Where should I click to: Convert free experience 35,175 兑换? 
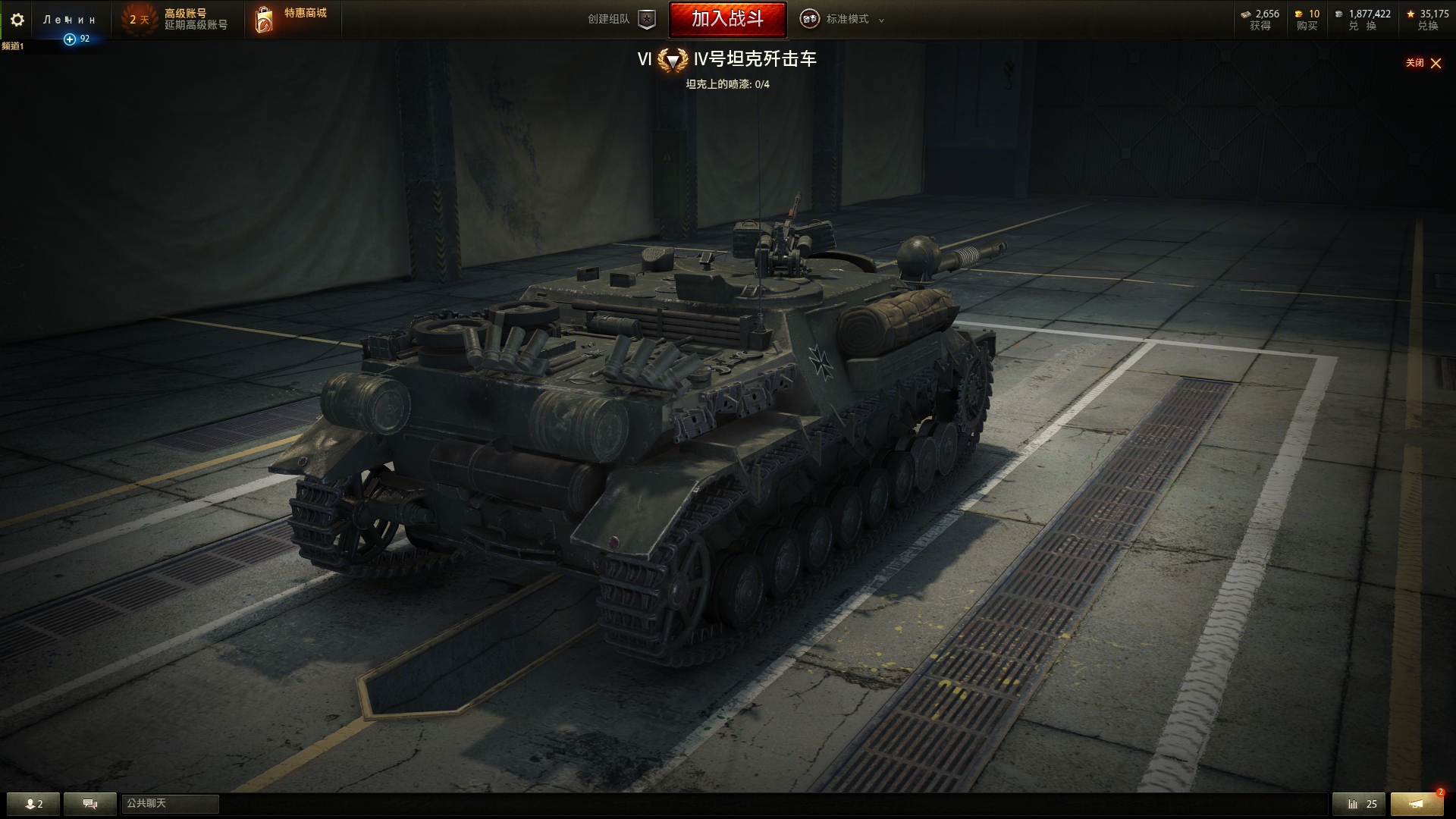pyautogui.click(x=1427, y=20)
